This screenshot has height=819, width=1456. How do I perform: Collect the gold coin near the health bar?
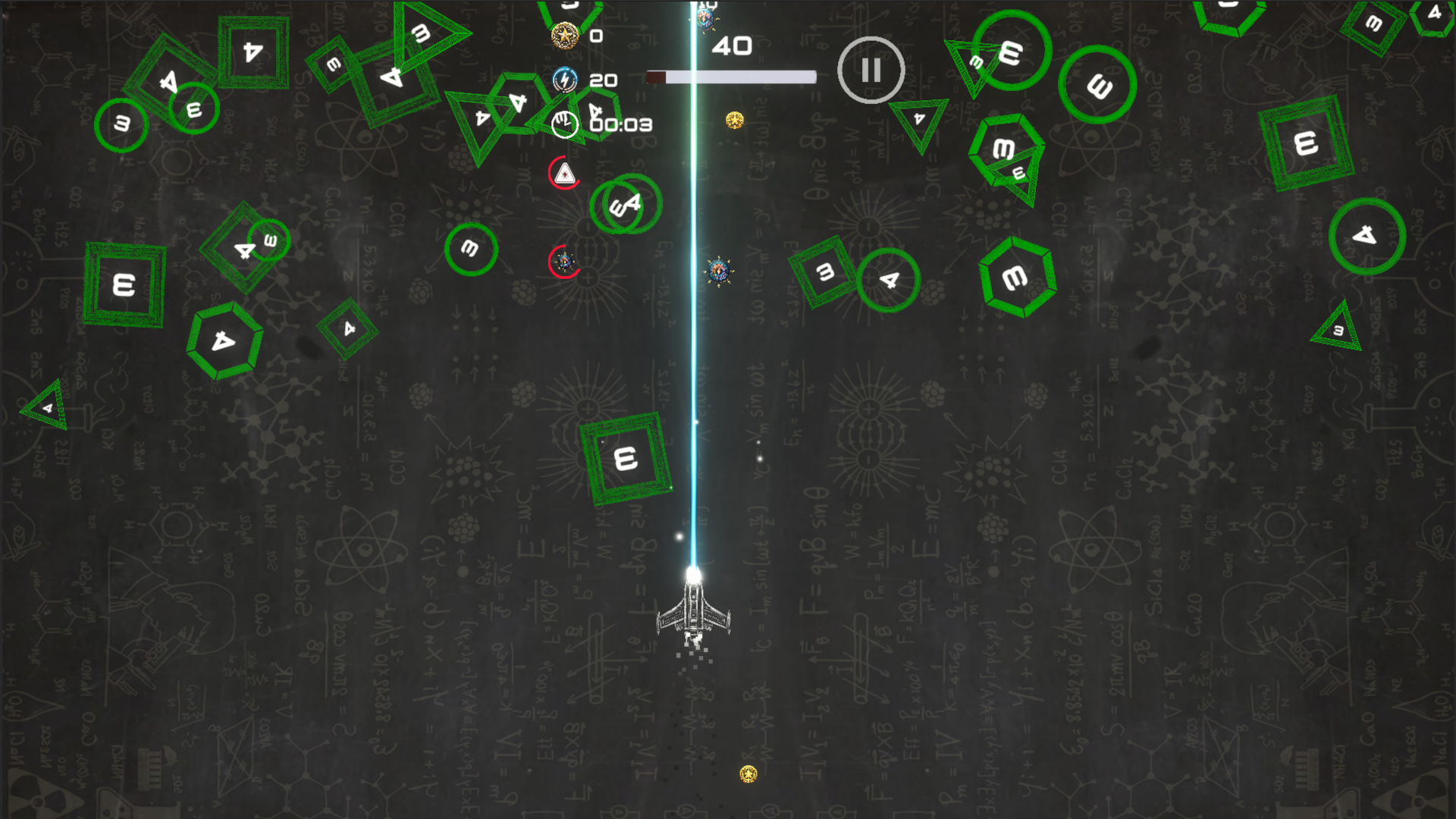click(733, 118)
